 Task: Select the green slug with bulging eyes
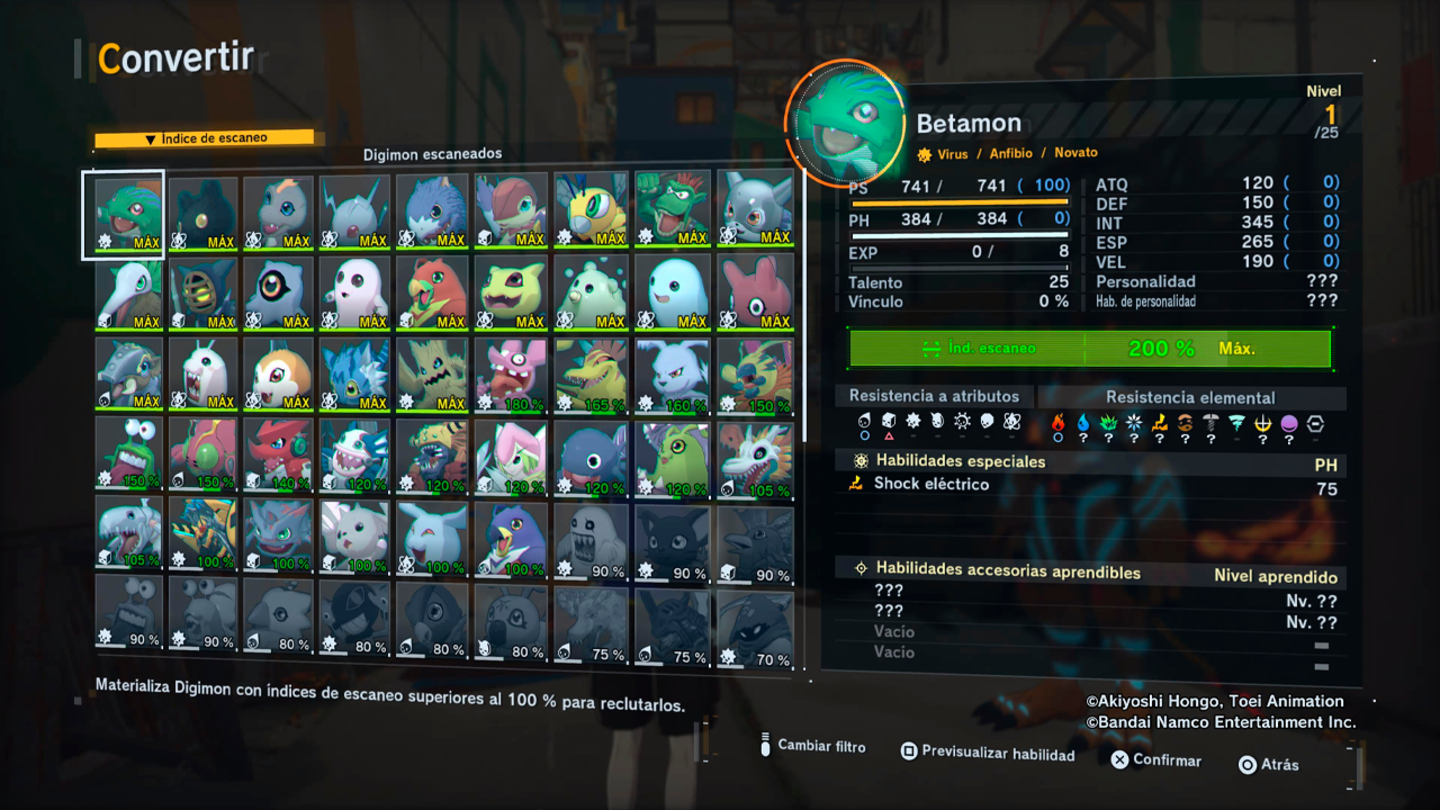click(128, 453)
